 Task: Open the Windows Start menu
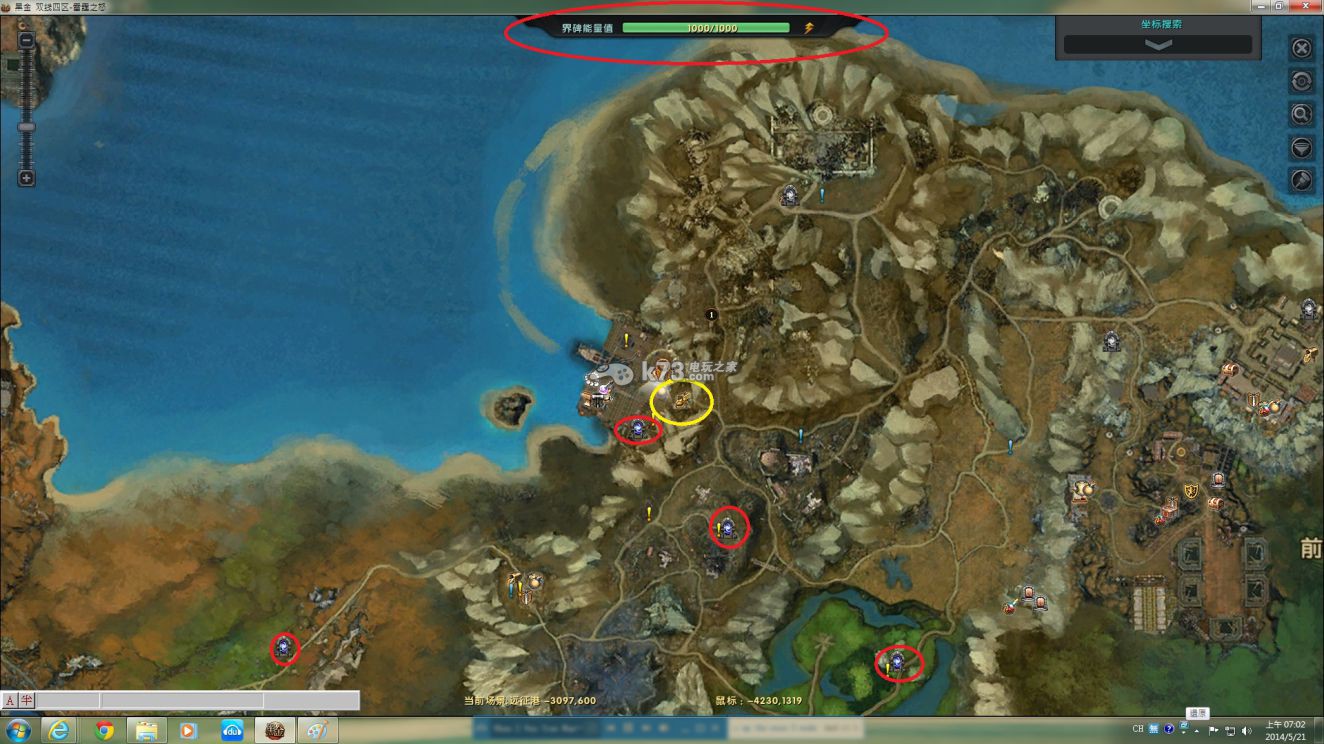18,730
